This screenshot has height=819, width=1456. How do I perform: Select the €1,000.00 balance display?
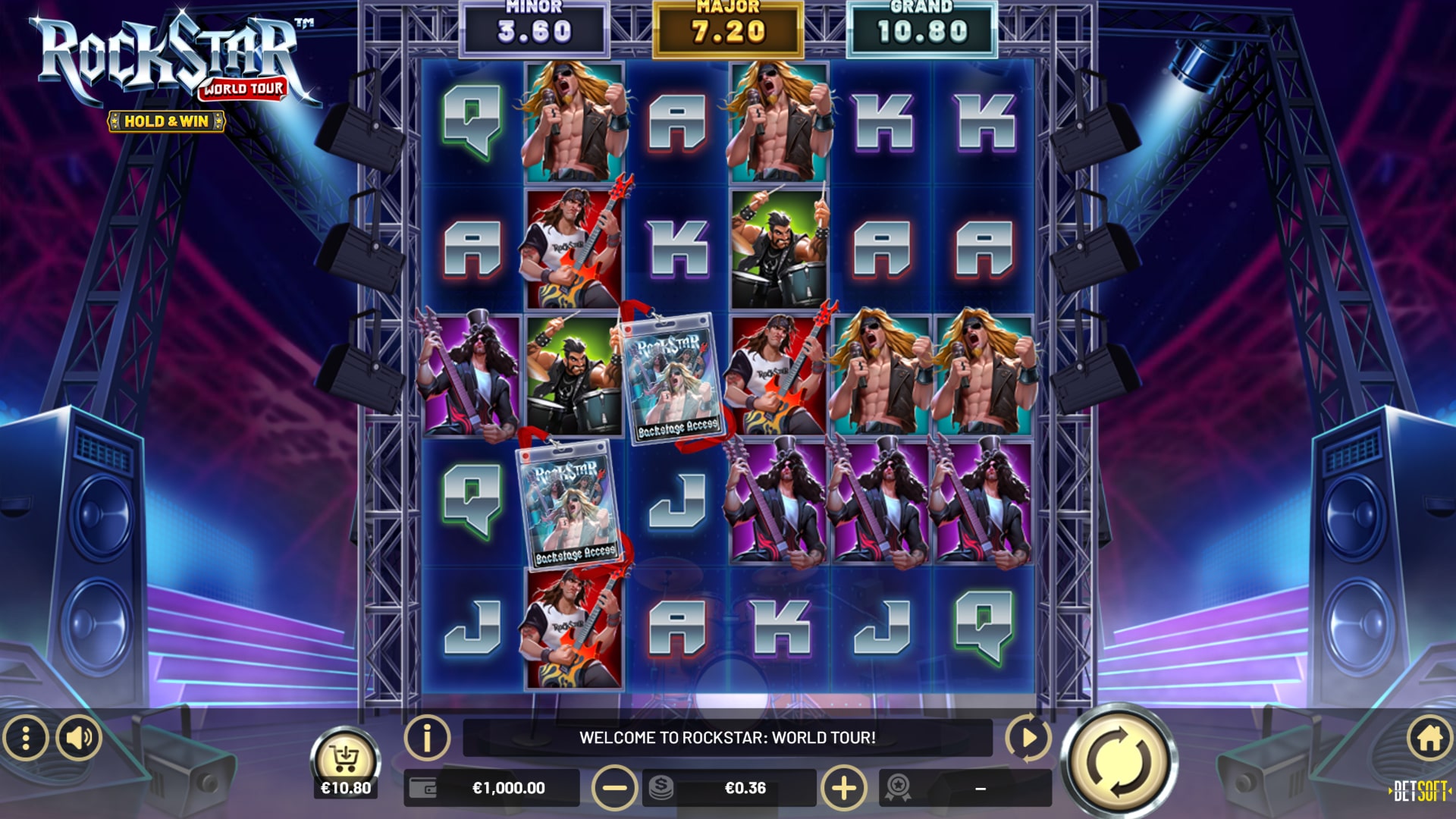pyautogui.click(x=507, y=789)
